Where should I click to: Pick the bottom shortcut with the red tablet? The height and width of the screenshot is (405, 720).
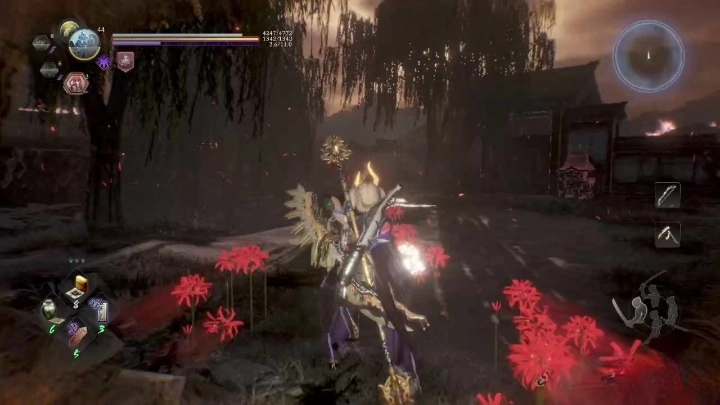[x=77, y=335]
